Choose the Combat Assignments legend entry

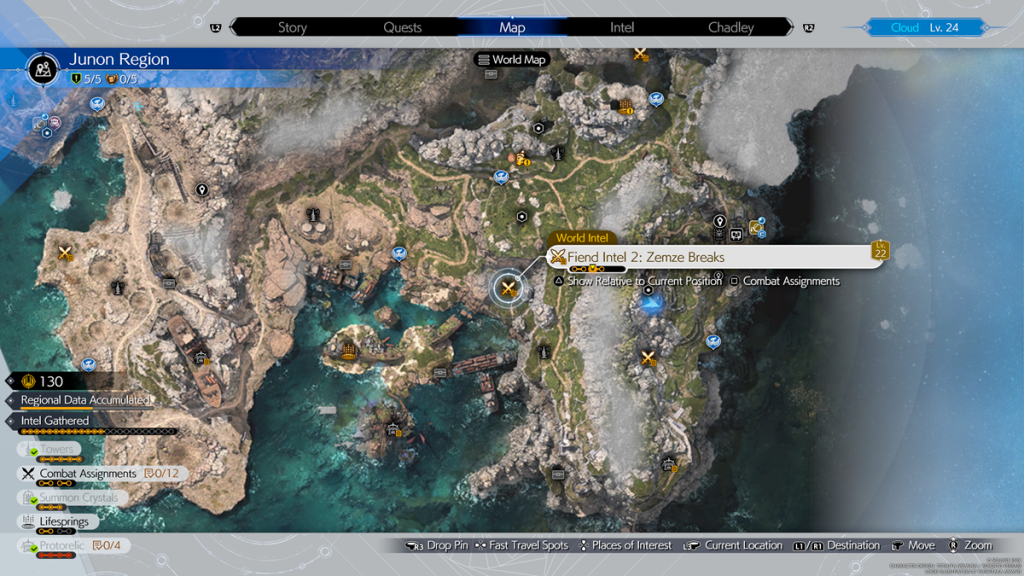(87, 473)
